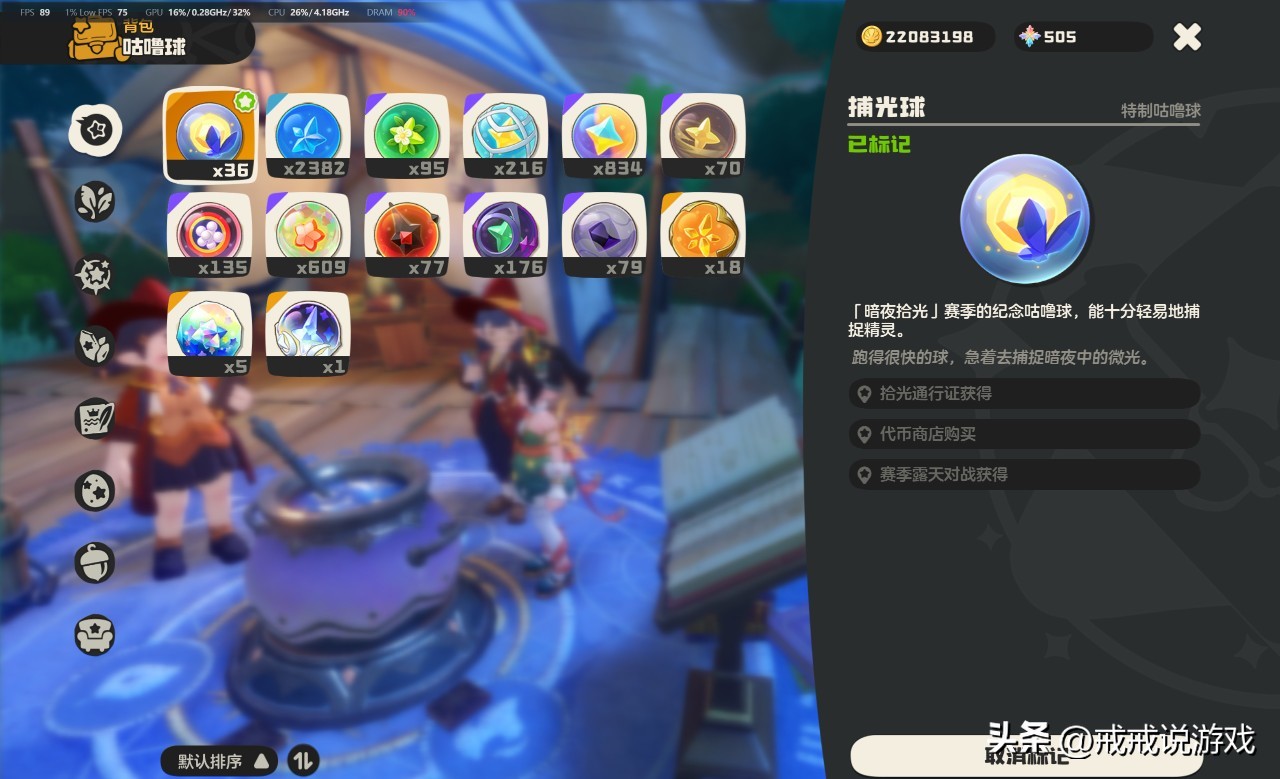Select the speech-bubble star category at sidebar top
This screenshot has width=1280, height=779.
(95, 130)
